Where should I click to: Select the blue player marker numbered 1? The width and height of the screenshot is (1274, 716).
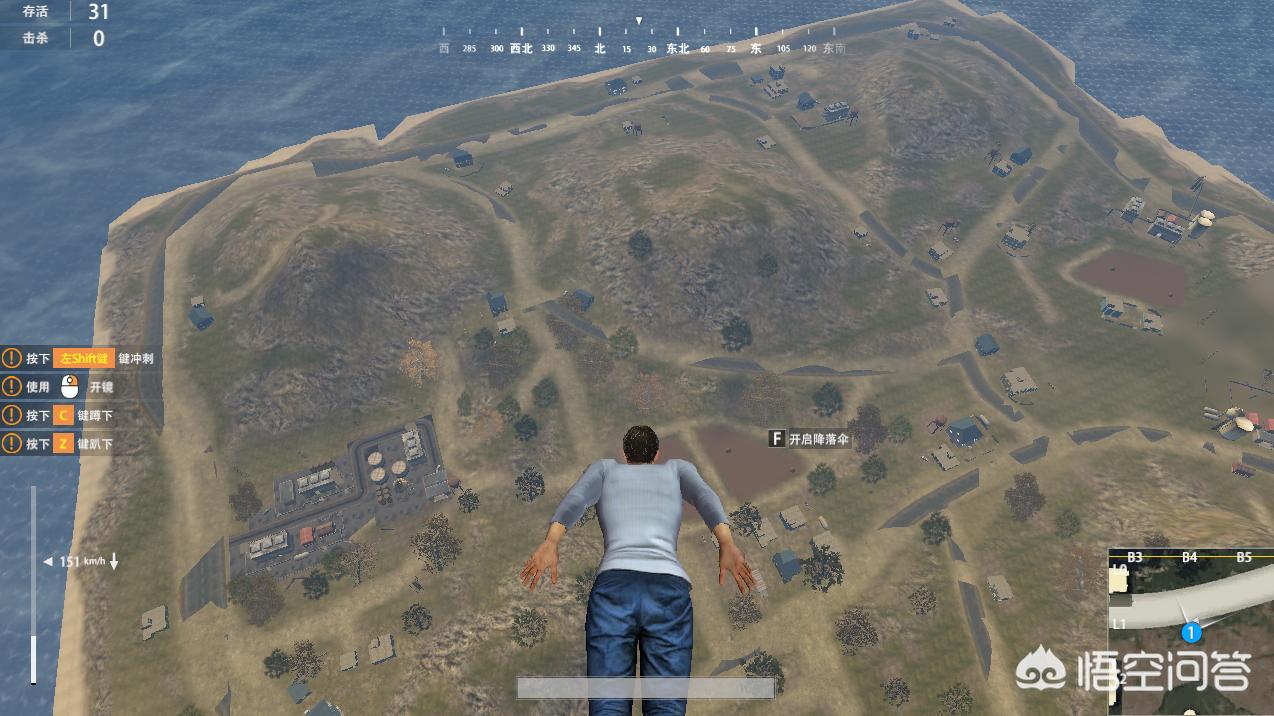point(1191,632)
